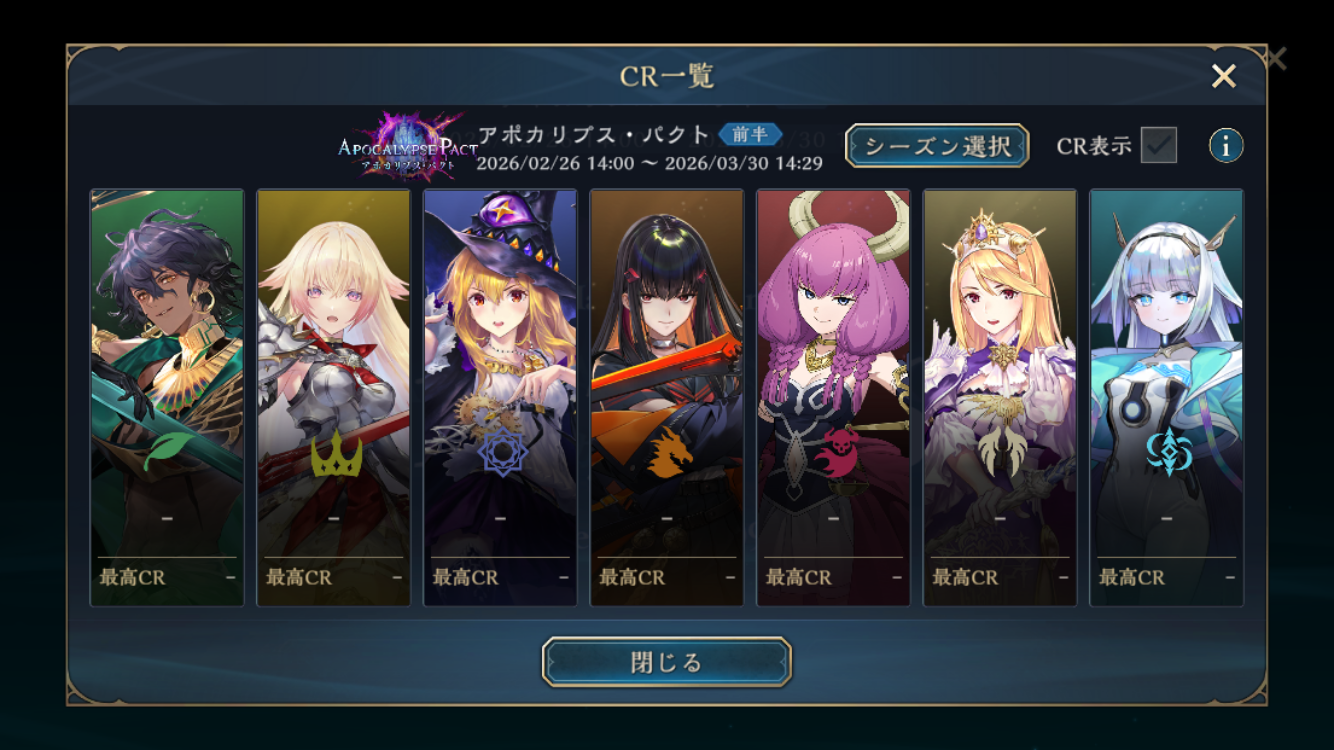Open the シーズン選択 season selector
The height and width of the screenshot is (750, 1334).
pyautogui.click(x=936, y=146)
